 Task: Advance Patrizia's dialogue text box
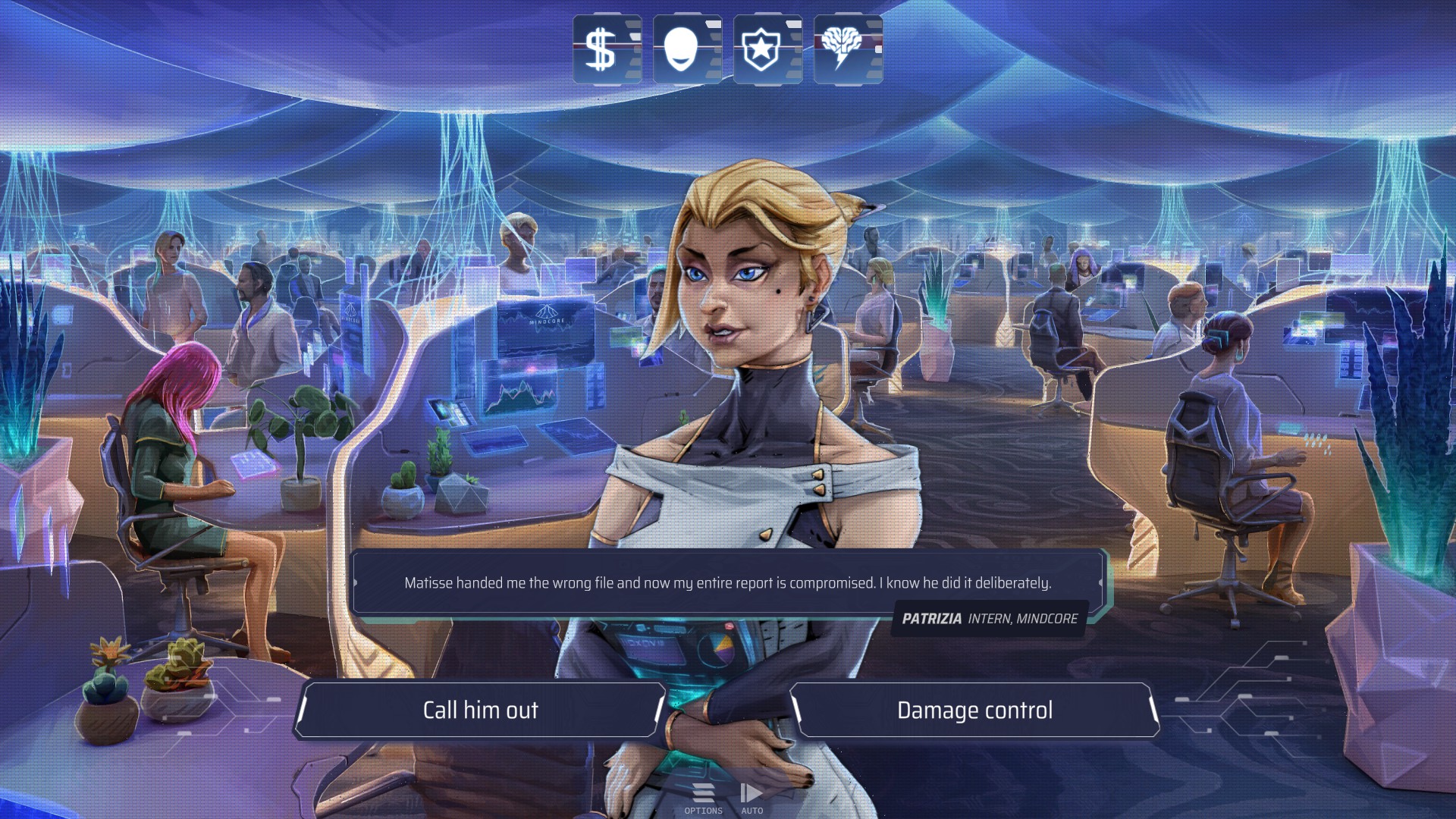727,582
